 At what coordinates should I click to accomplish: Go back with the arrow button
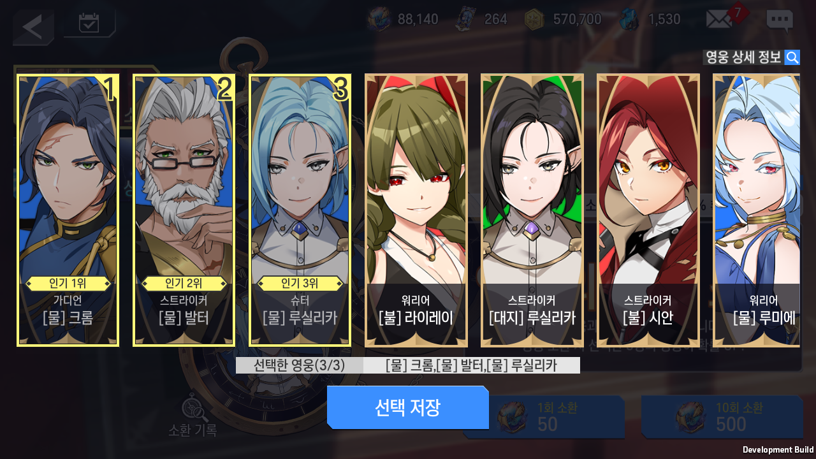33,26
